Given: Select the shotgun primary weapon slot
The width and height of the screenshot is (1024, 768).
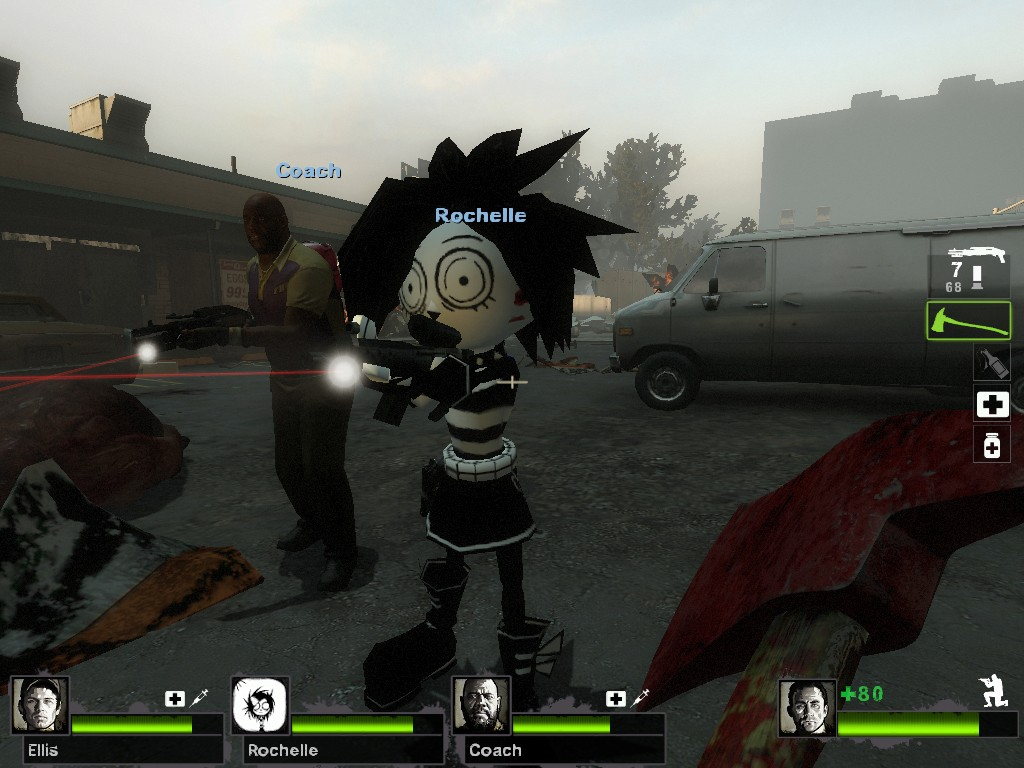Looking at the screenshot, I should 969,268.
